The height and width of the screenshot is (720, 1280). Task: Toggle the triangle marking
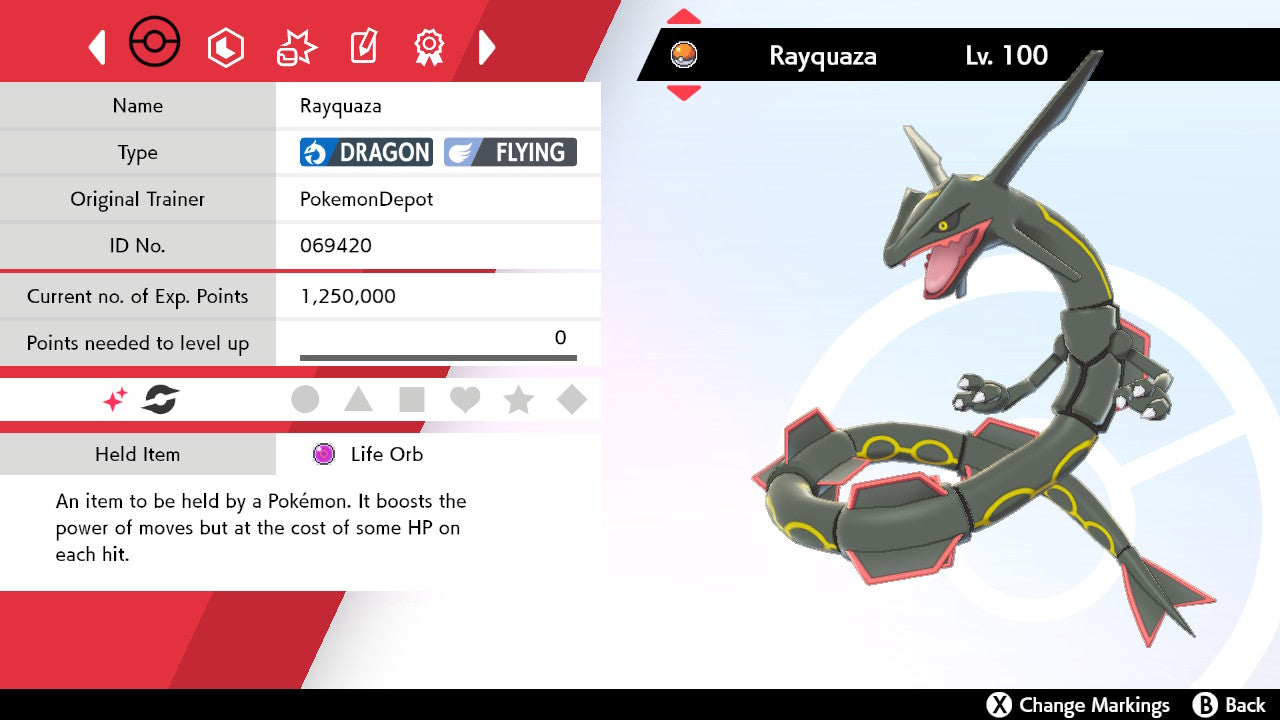tap(358, 400)
